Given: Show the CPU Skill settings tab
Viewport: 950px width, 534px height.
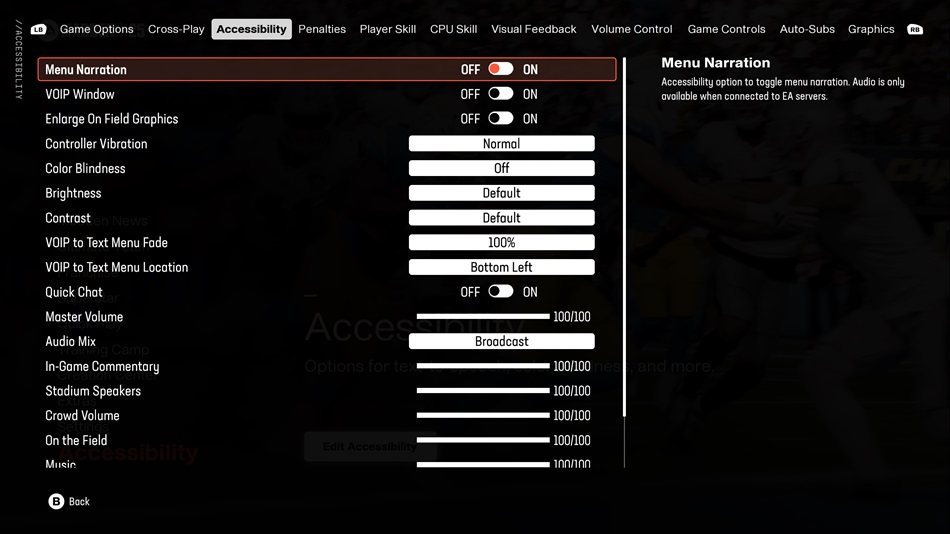Looking at the screenshot, I should click(453, 29).
